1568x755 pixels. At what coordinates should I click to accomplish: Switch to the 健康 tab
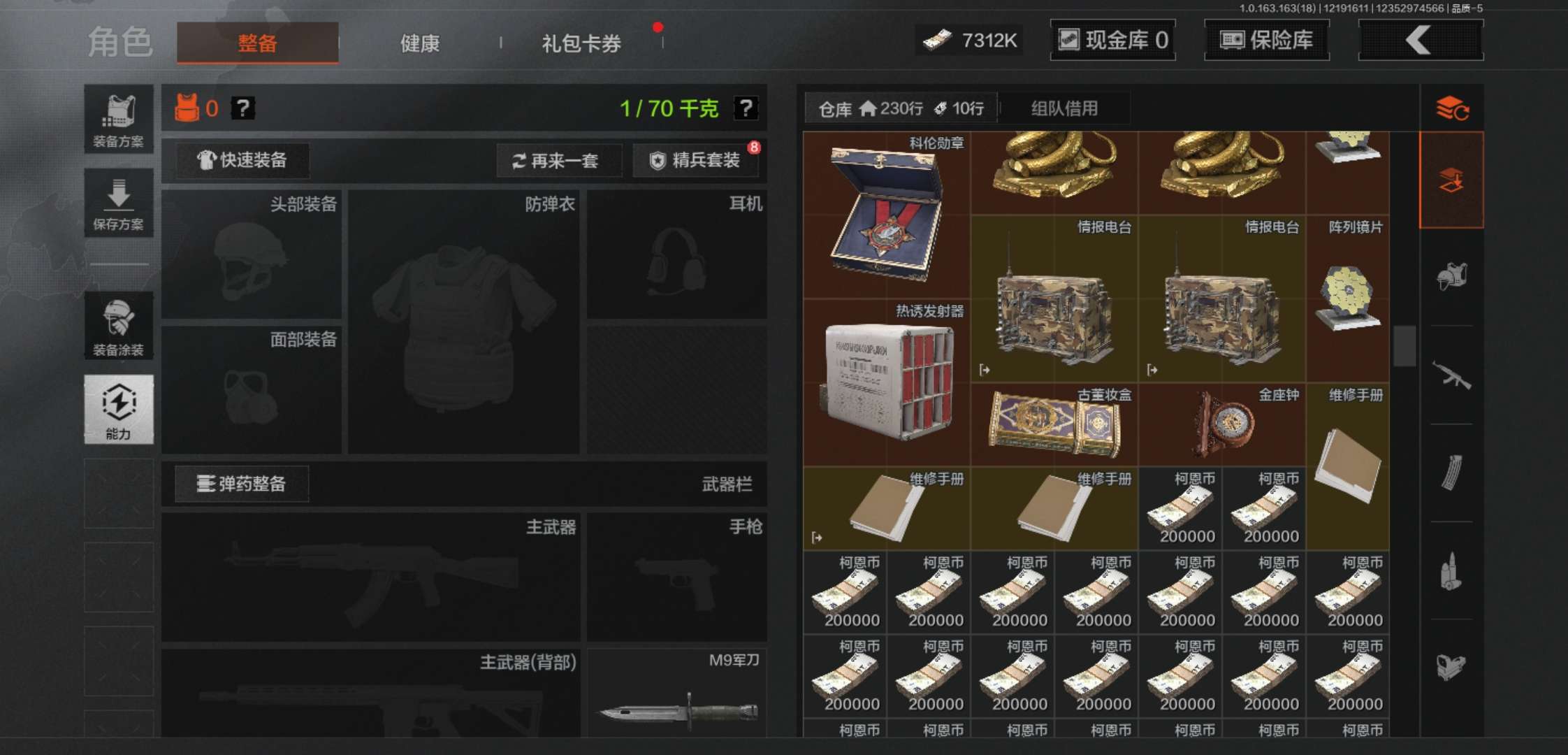click(419, 43)
